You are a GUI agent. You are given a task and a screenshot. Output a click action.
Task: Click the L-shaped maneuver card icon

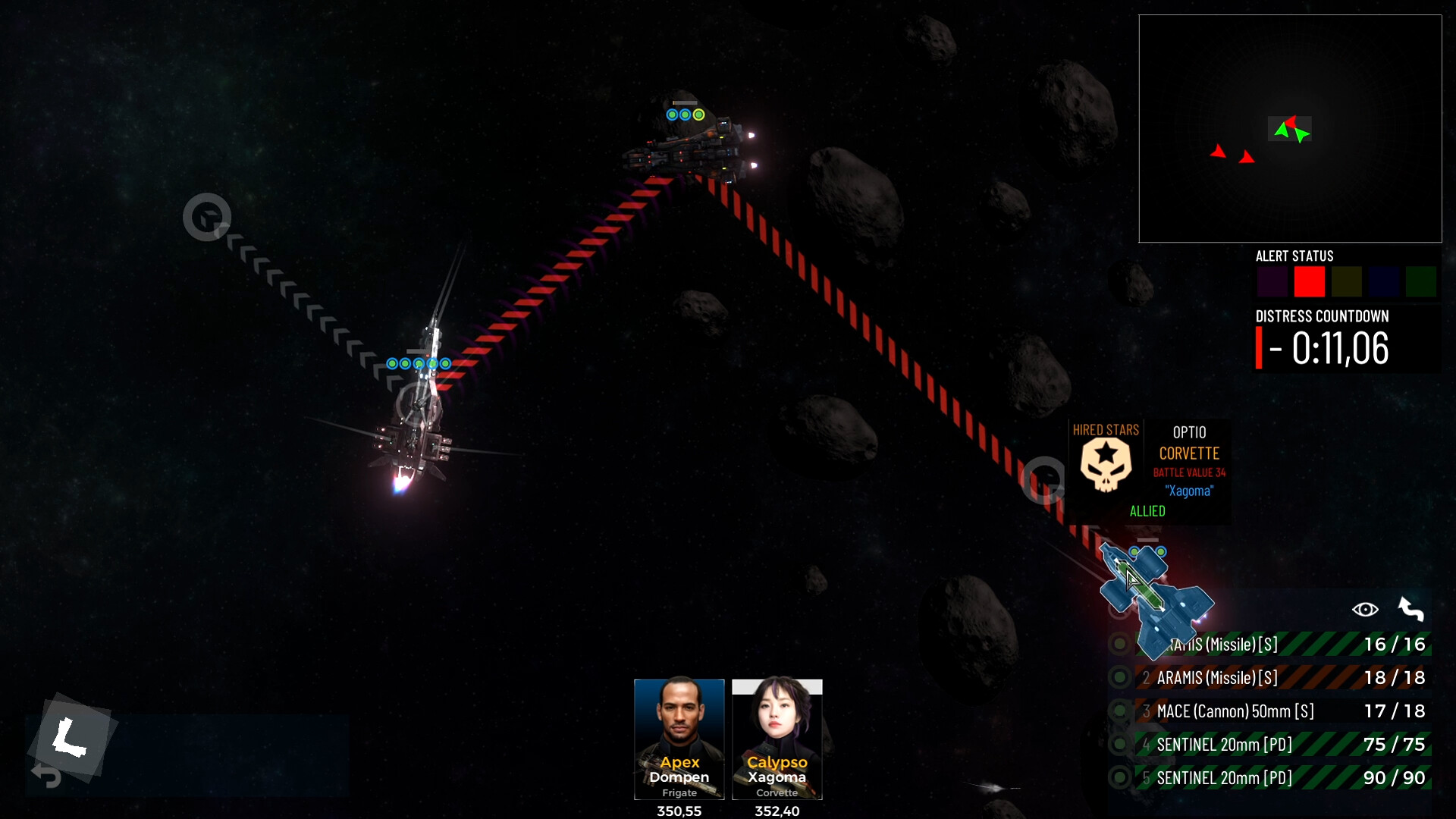(71, 737)
